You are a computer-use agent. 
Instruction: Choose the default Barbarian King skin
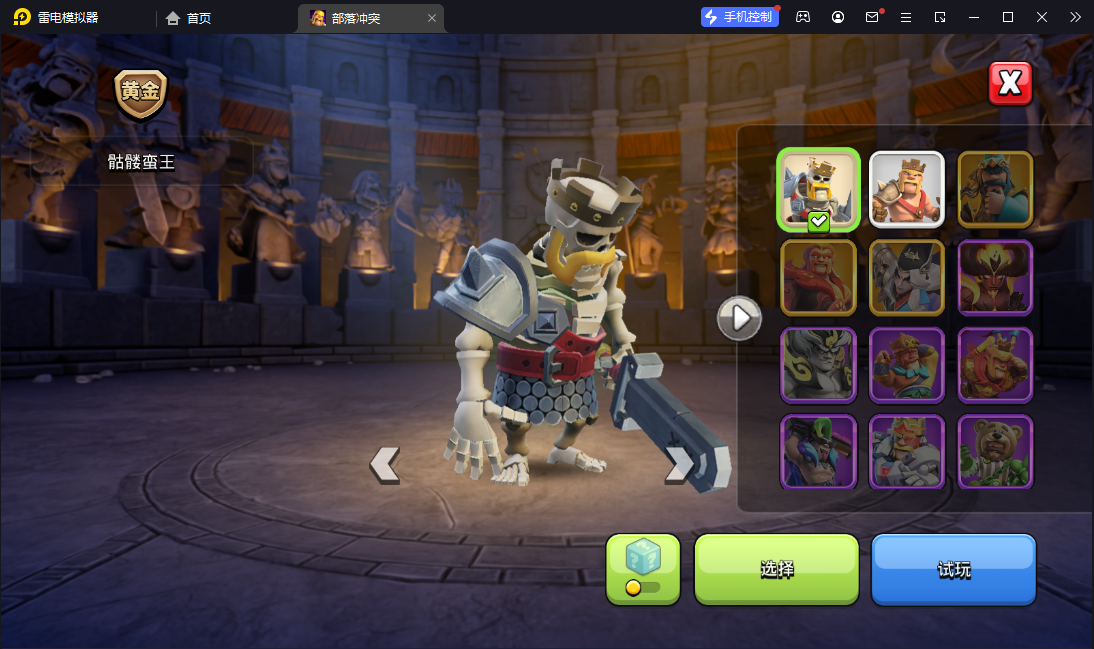pos(906,189)
